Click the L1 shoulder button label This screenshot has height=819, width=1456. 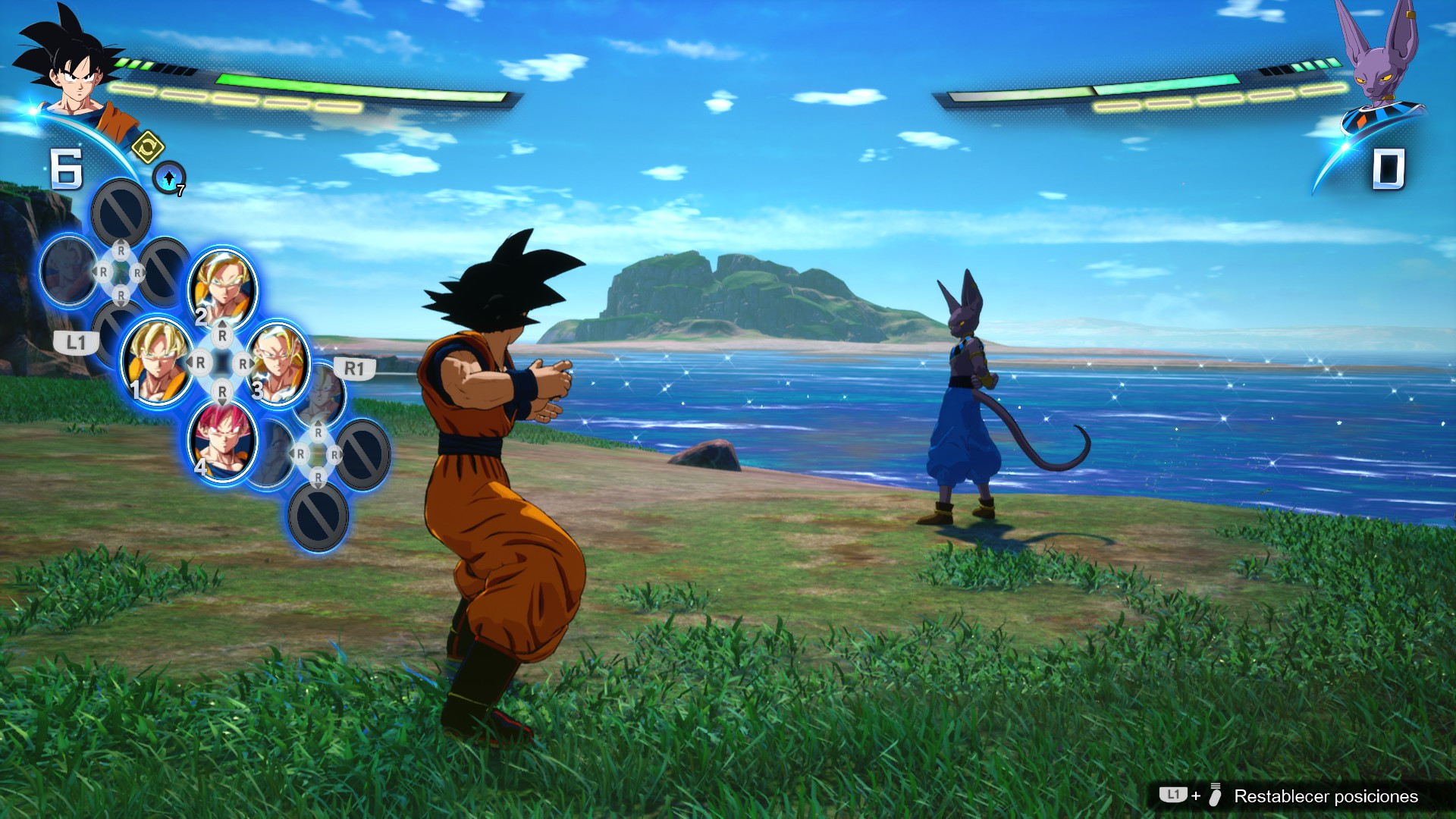pyautogui.click(x=77, y=341)
